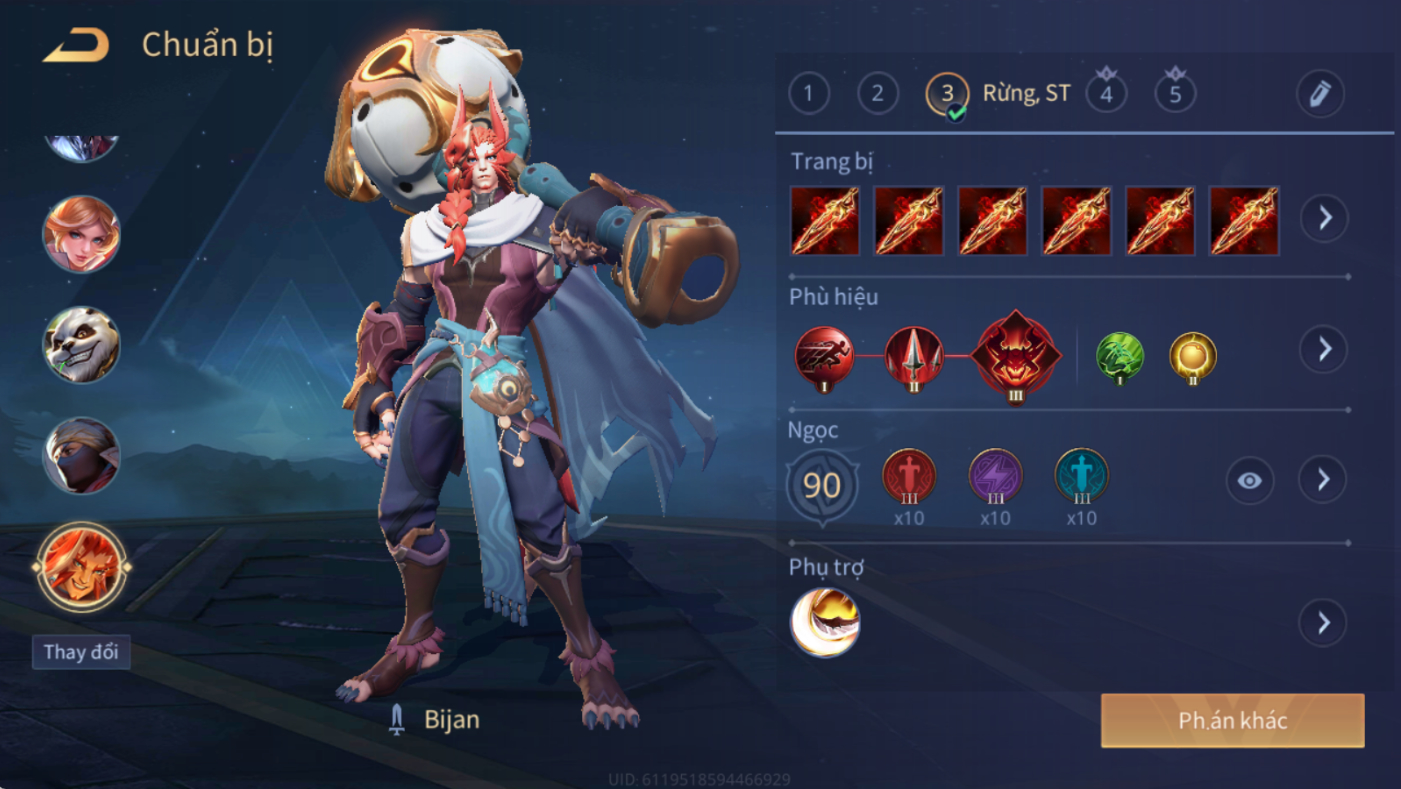Open the Phụ trợ support skill arrow
This screenshot has width=1401, height=789.
click(1322, 623)
